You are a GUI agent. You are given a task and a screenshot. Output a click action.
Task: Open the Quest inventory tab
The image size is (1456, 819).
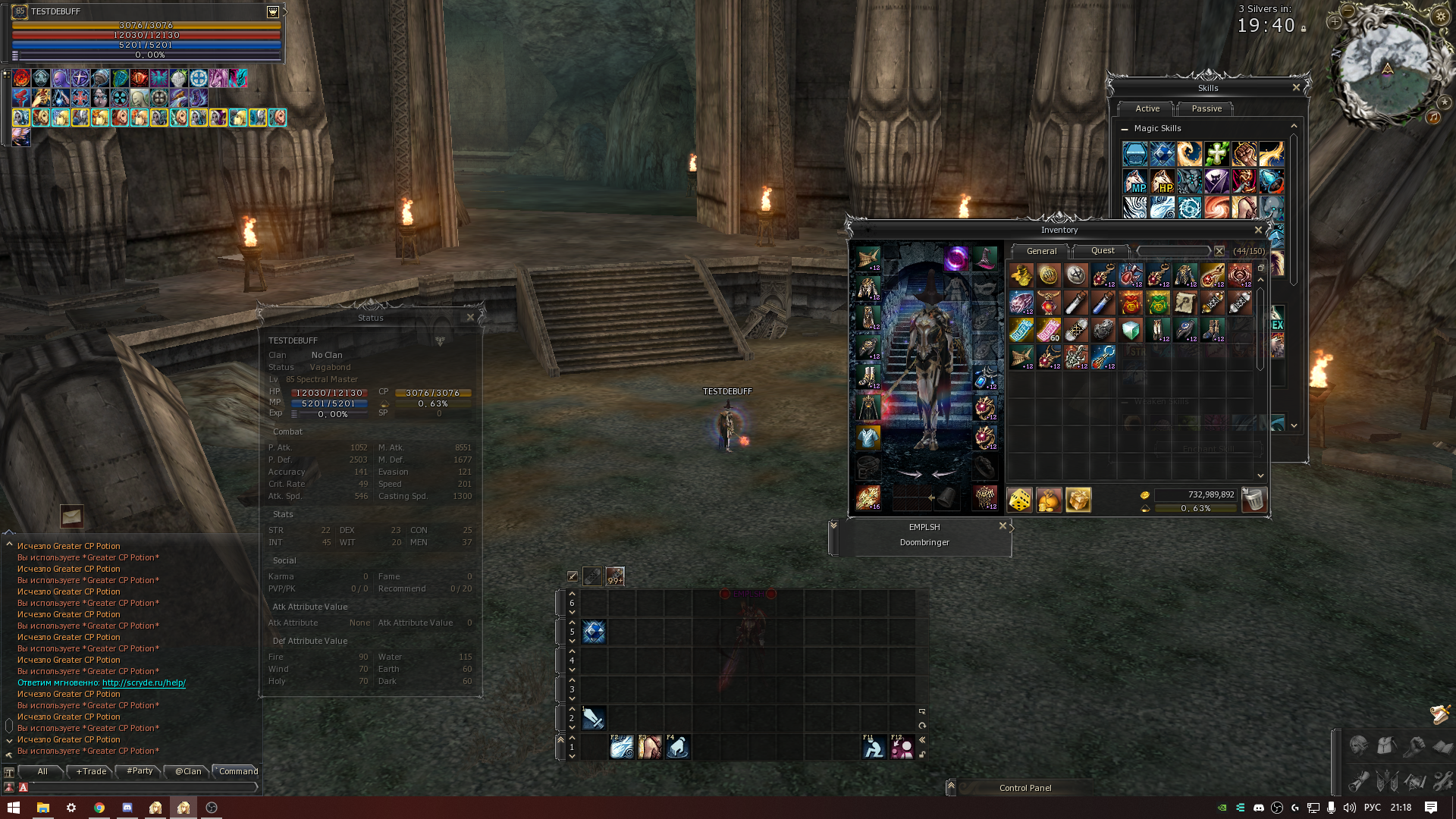[1102, 251]
